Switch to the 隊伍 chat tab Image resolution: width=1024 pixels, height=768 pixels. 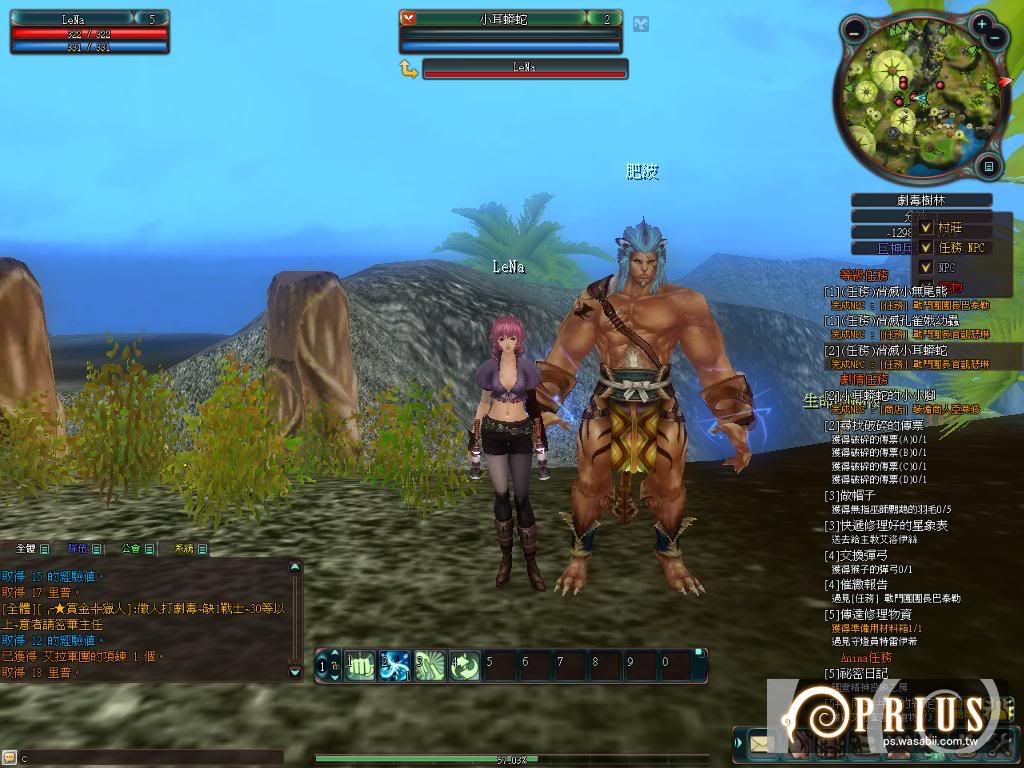point(79,549)
